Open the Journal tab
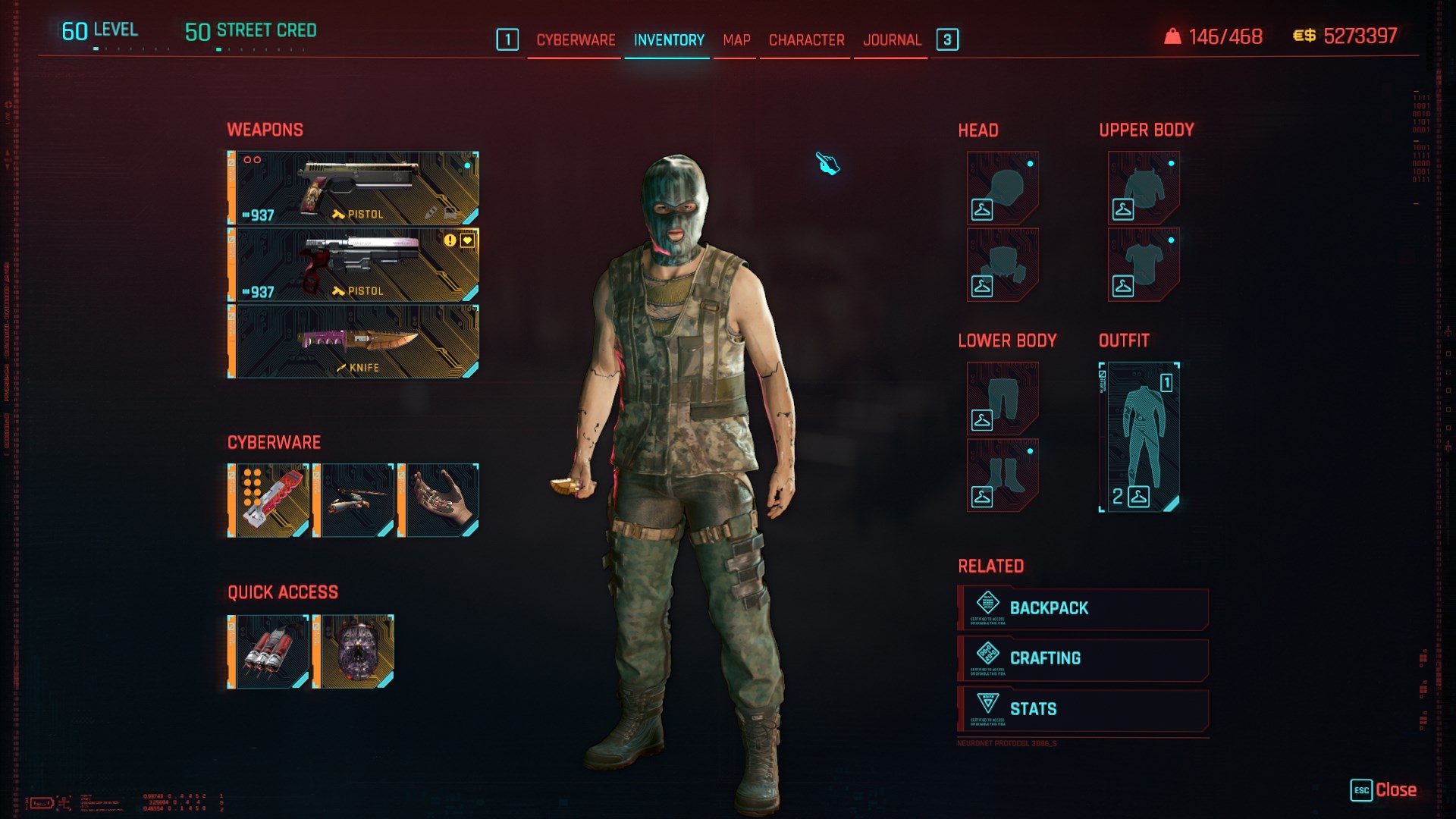Image resolution: width=1456 pixels, height=819 pixels. (x=892, y=40)
